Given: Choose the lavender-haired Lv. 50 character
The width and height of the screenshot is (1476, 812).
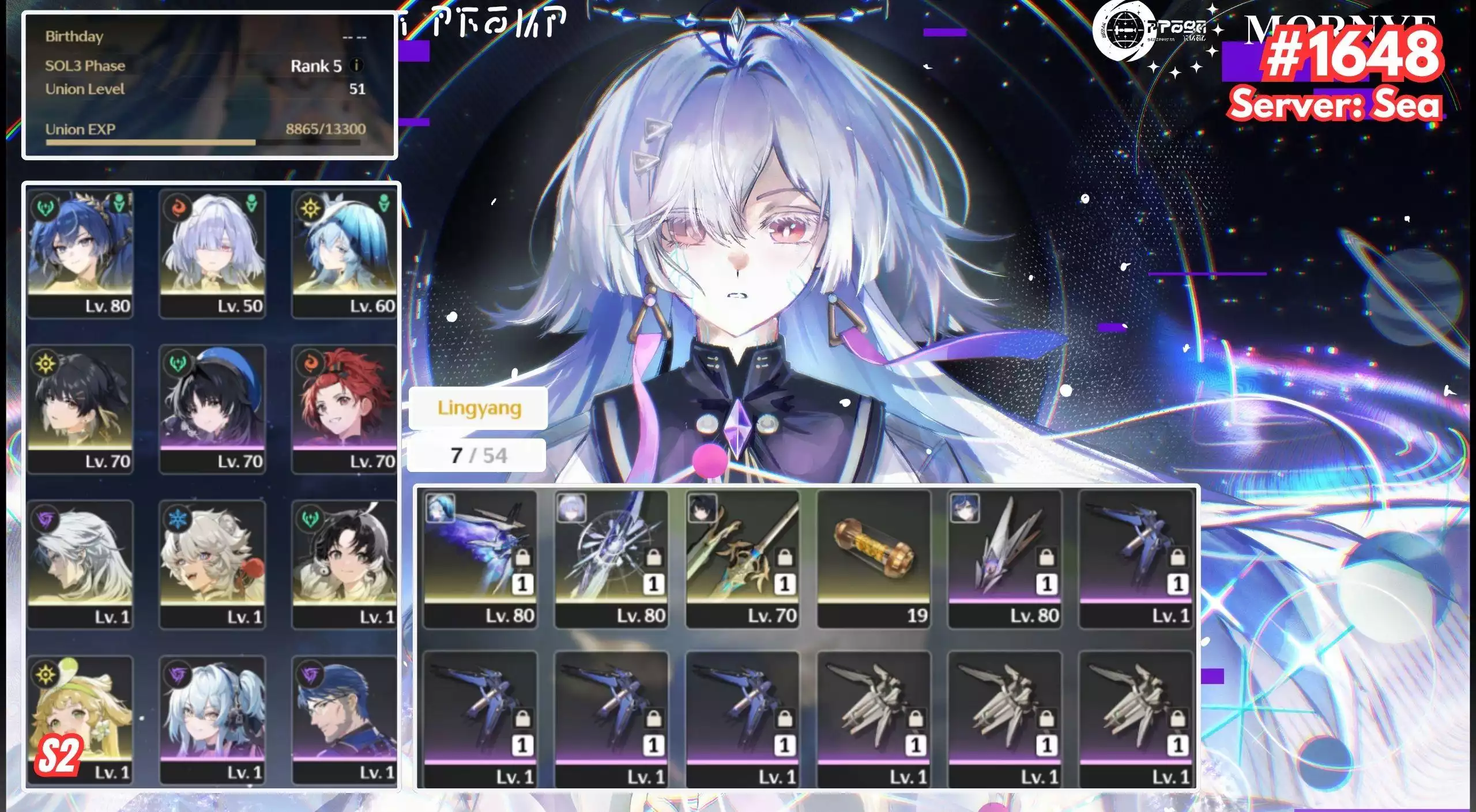Looking at the screenshot, I should click(212, 254).
